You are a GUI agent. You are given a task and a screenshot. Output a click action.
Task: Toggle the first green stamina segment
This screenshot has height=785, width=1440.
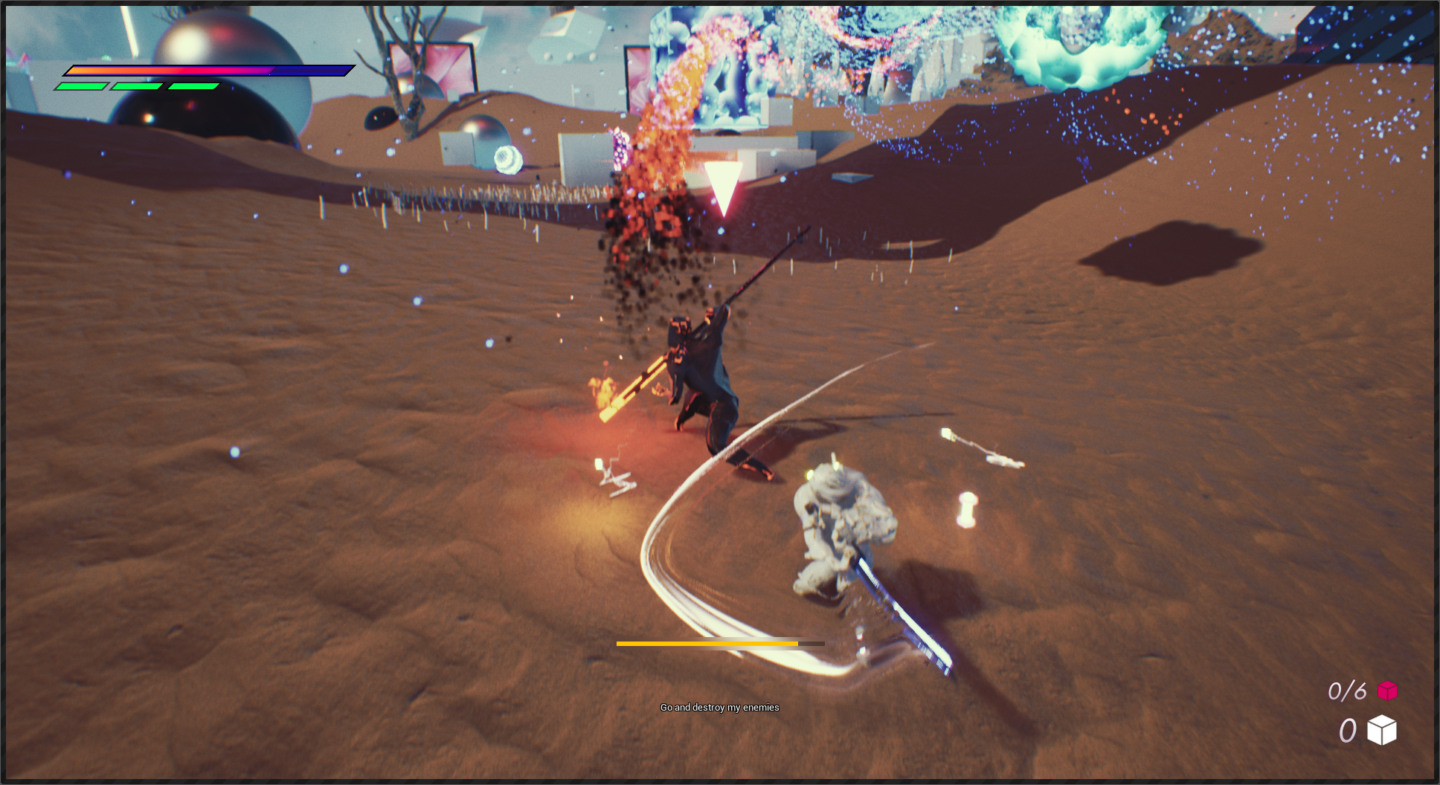coord(80,86)
